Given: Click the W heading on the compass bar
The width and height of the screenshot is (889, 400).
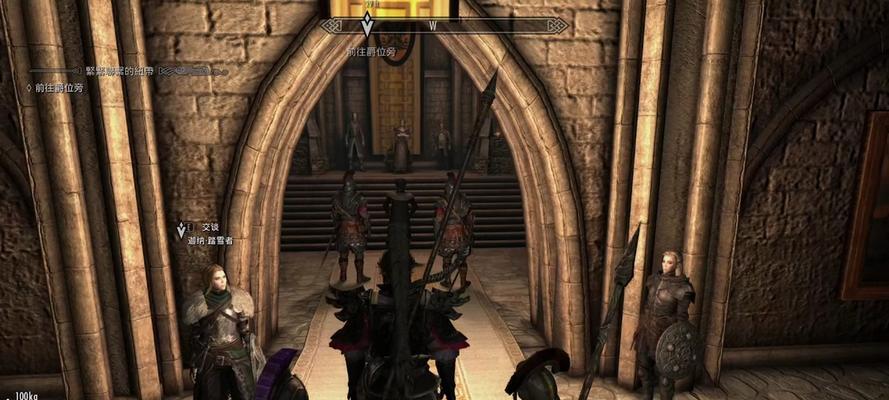Looking at the screenshot, I should (432, 25).
